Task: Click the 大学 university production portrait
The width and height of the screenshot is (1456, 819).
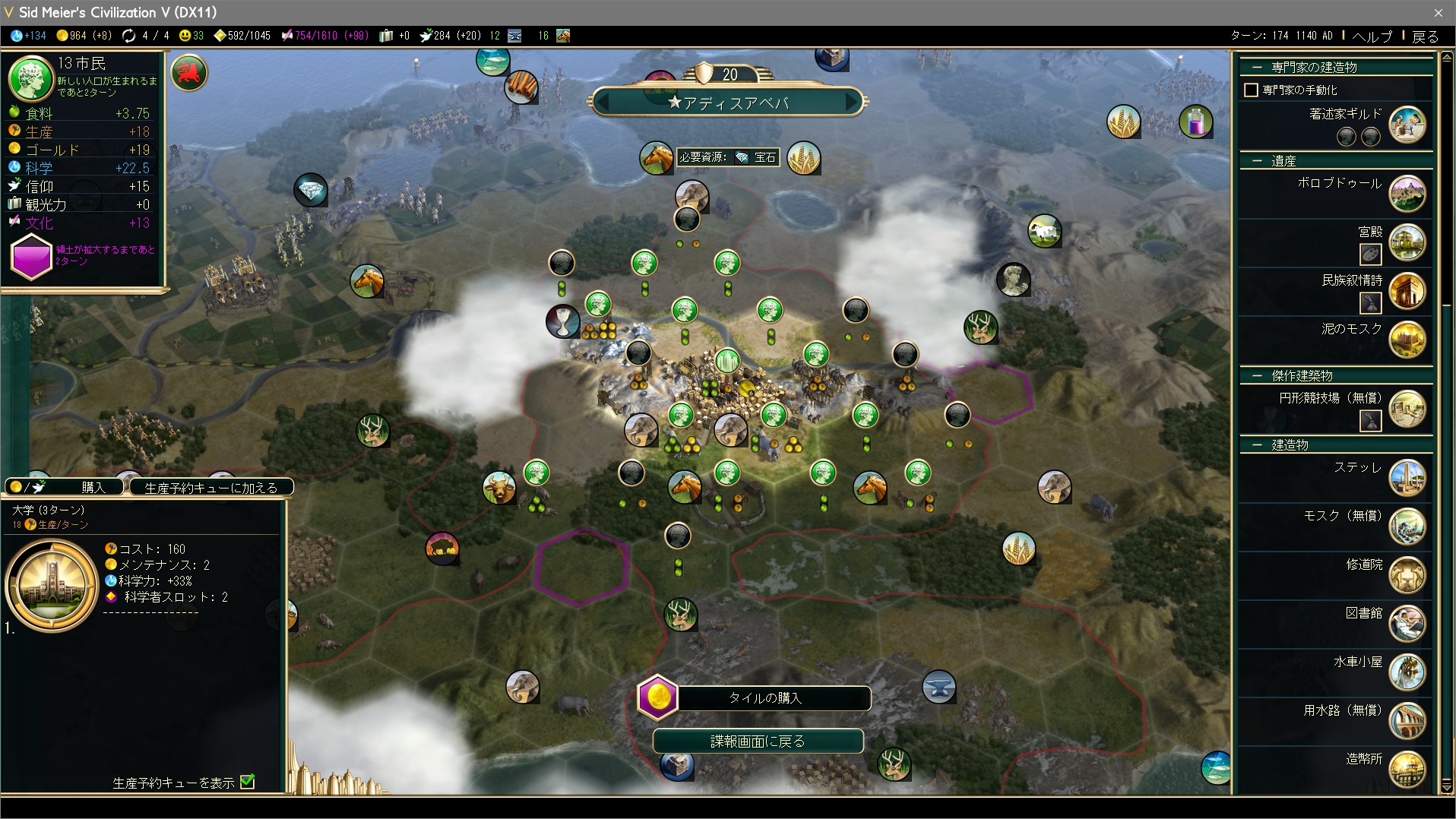Action: (x=52, y=586)
